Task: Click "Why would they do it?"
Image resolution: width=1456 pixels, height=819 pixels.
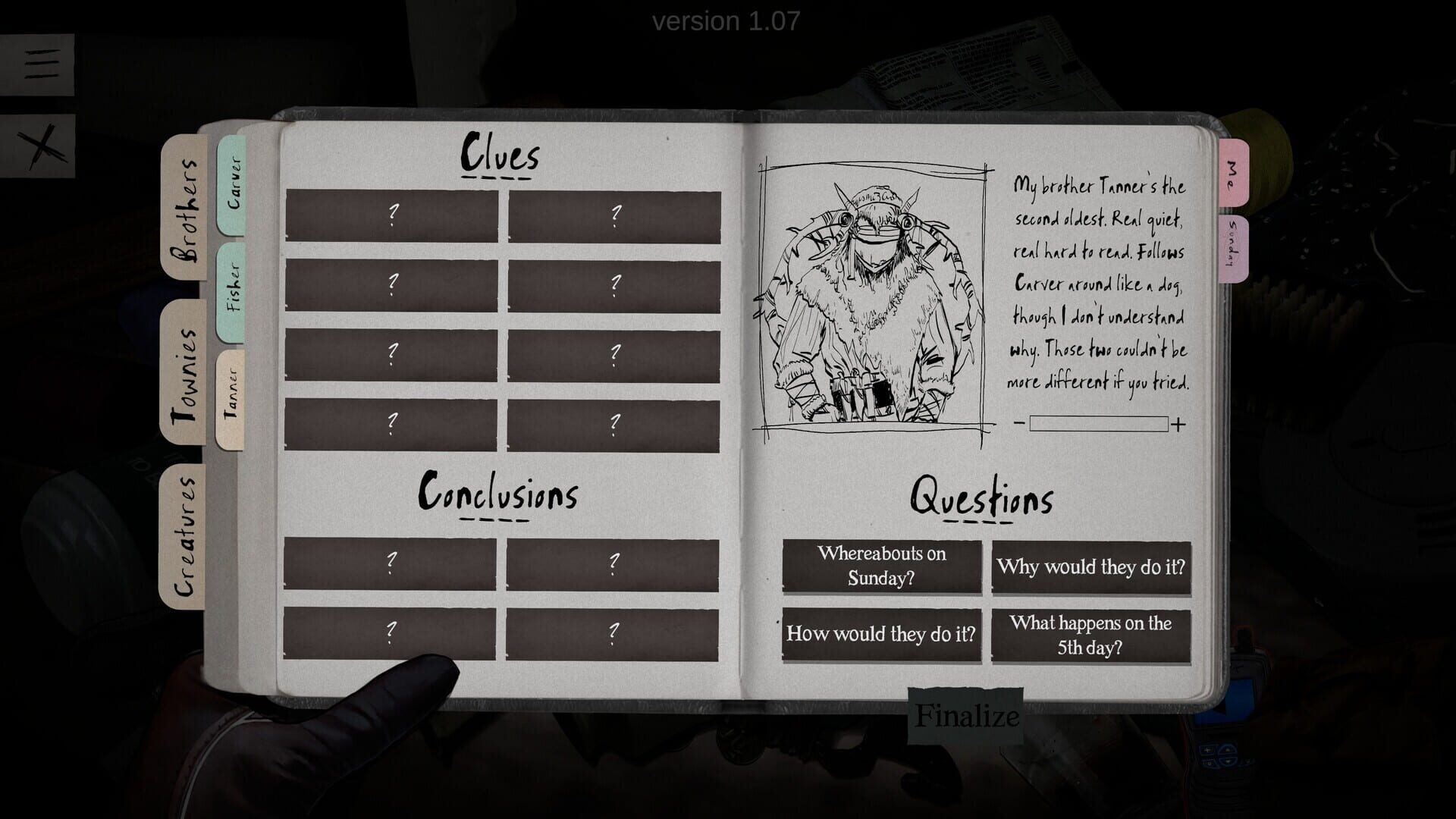Action: (1092, 567)
